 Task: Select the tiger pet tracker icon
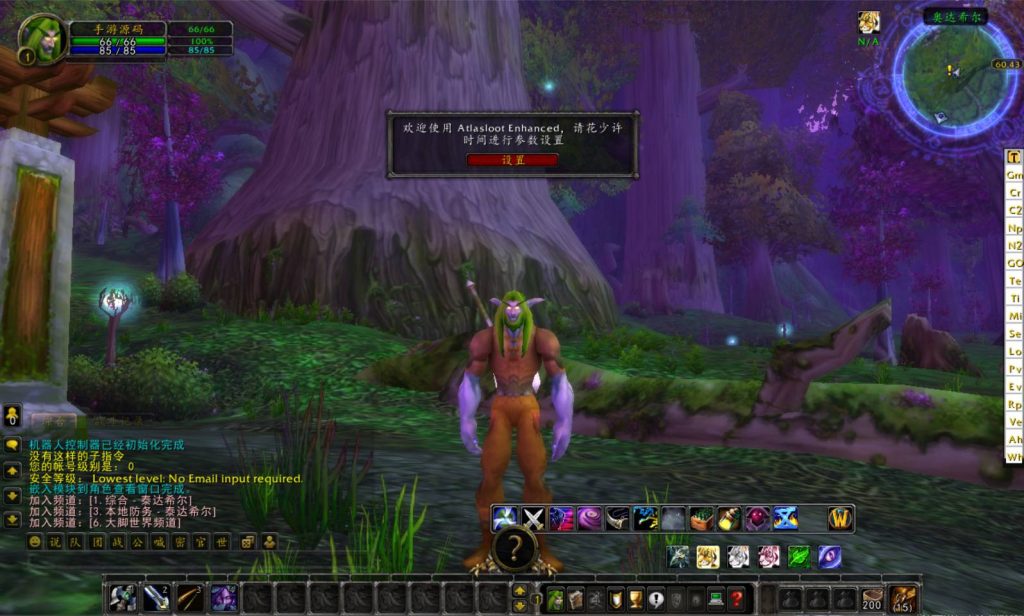tap(708, 557)
